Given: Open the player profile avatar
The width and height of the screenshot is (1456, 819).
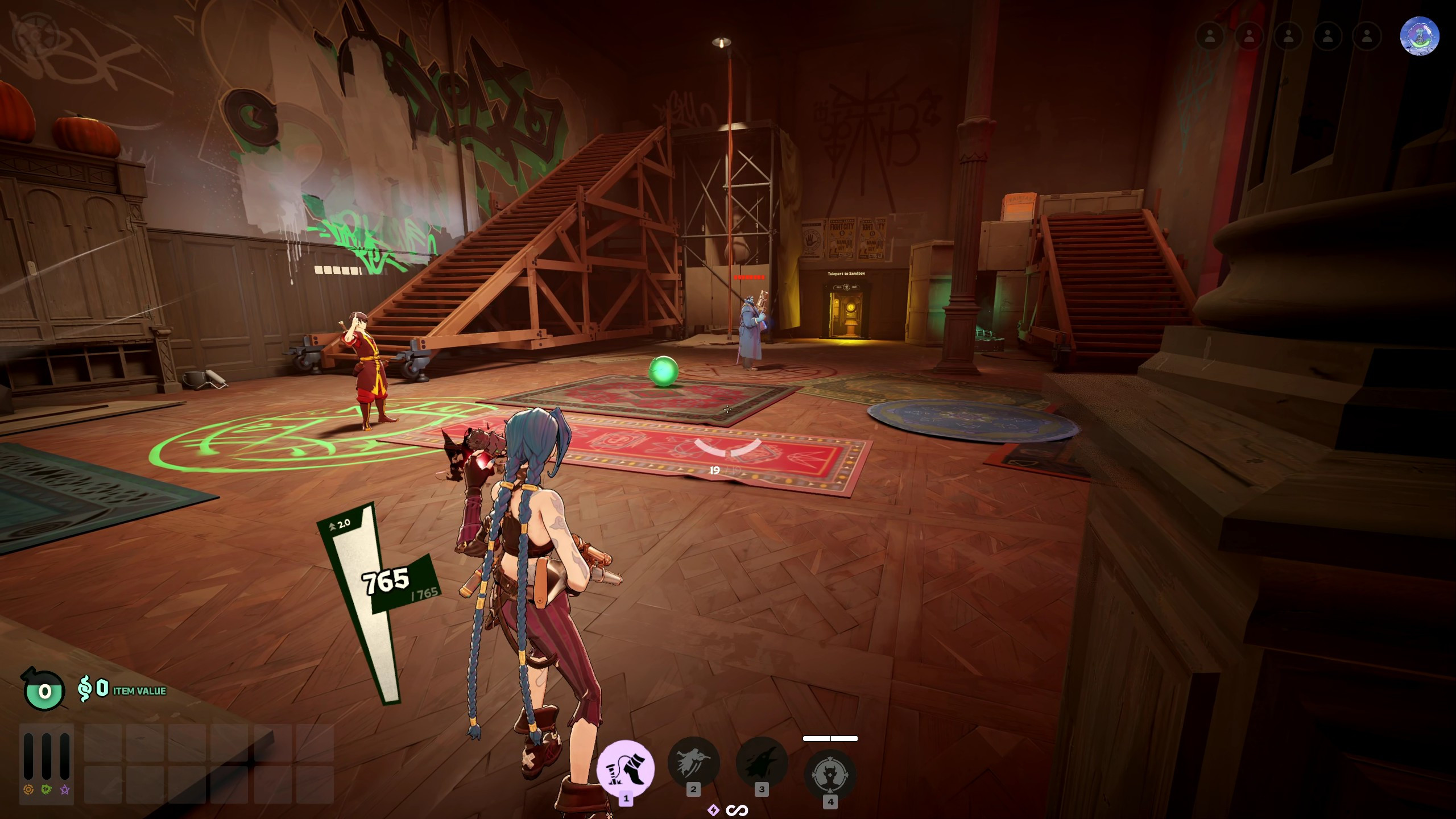Looking at the screenshot, I should click(x=1419, y=36).
